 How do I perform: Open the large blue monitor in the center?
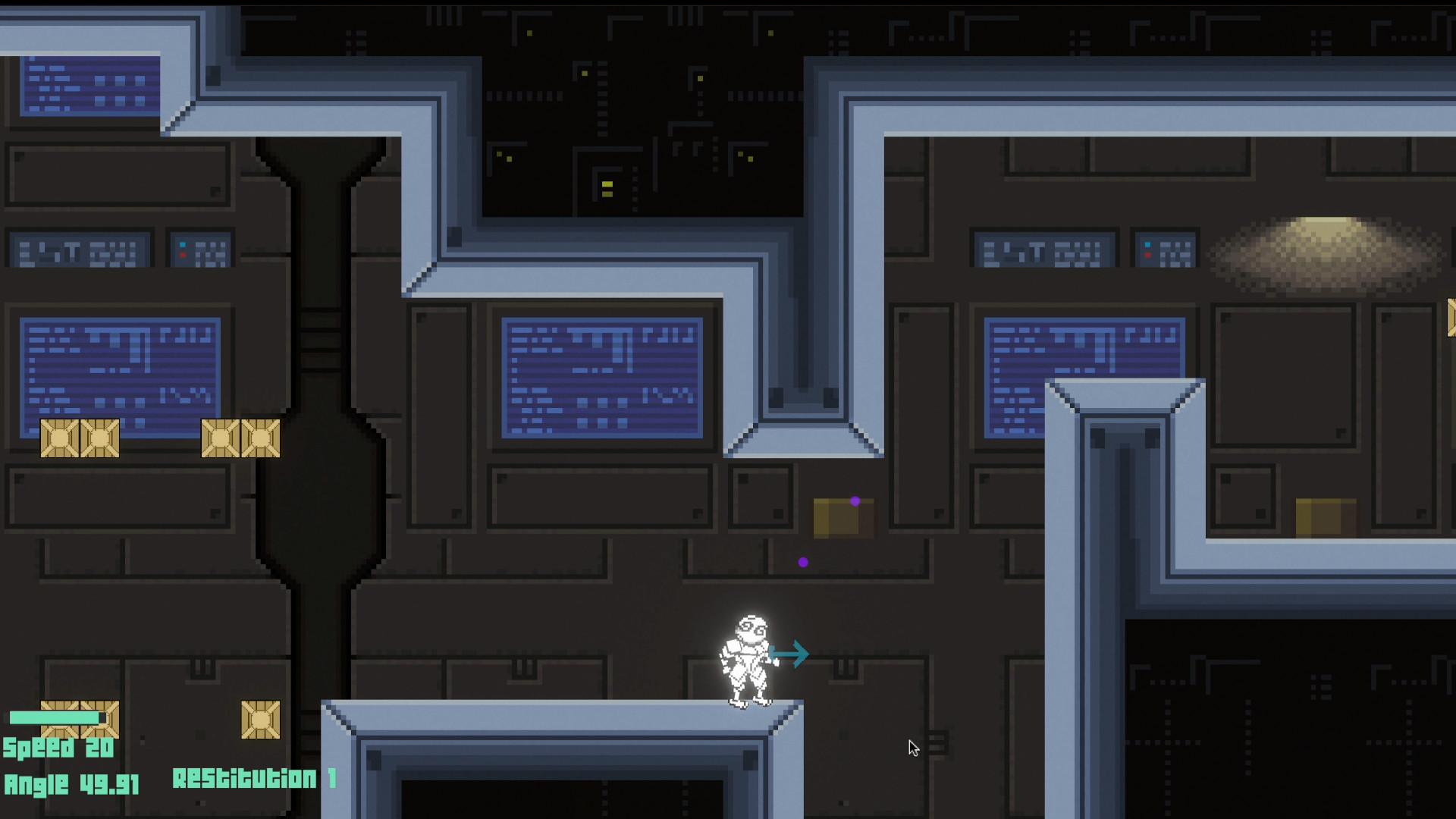(x=601, y=377)
